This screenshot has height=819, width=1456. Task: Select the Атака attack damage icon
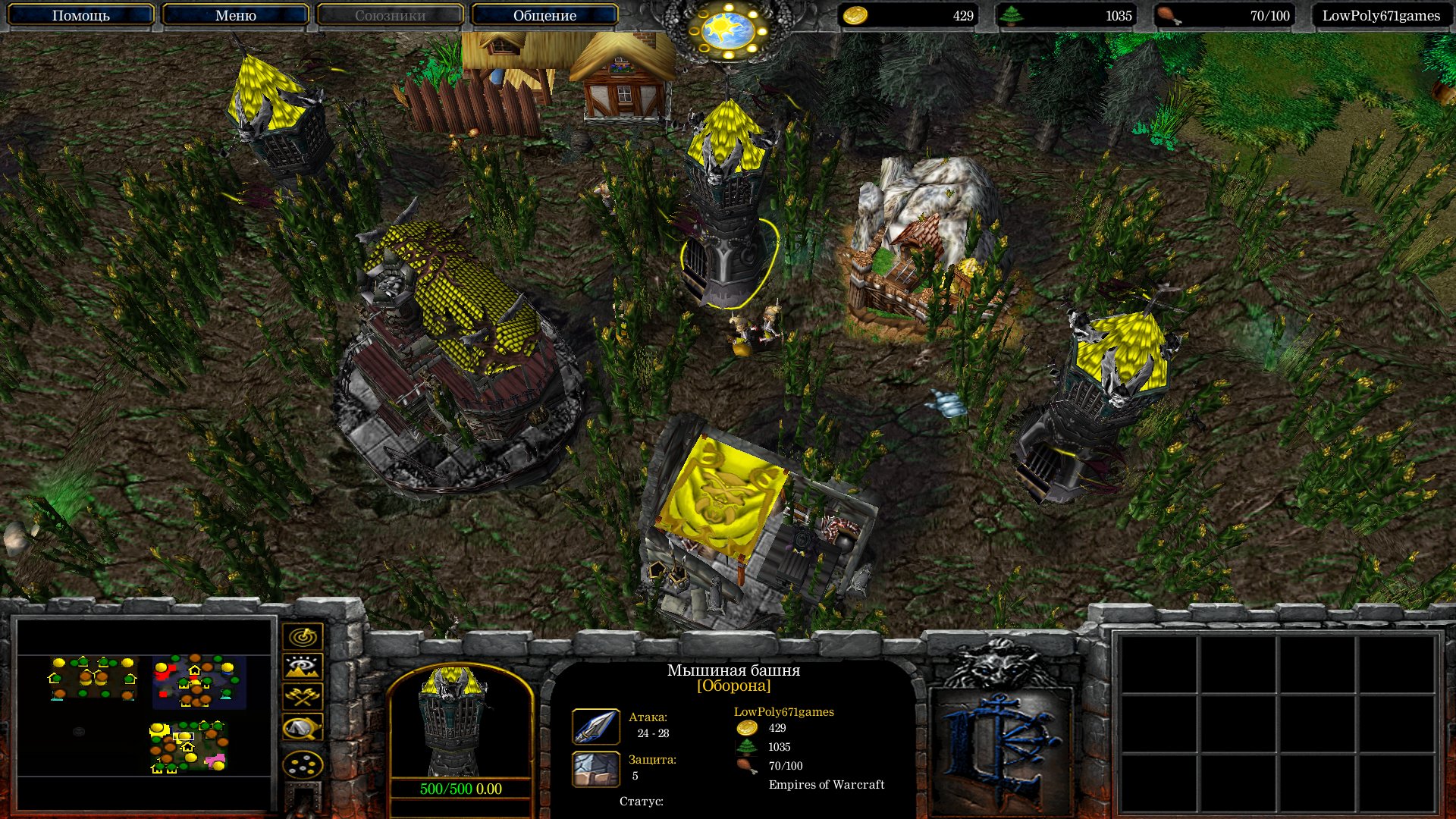coord(595,726)
